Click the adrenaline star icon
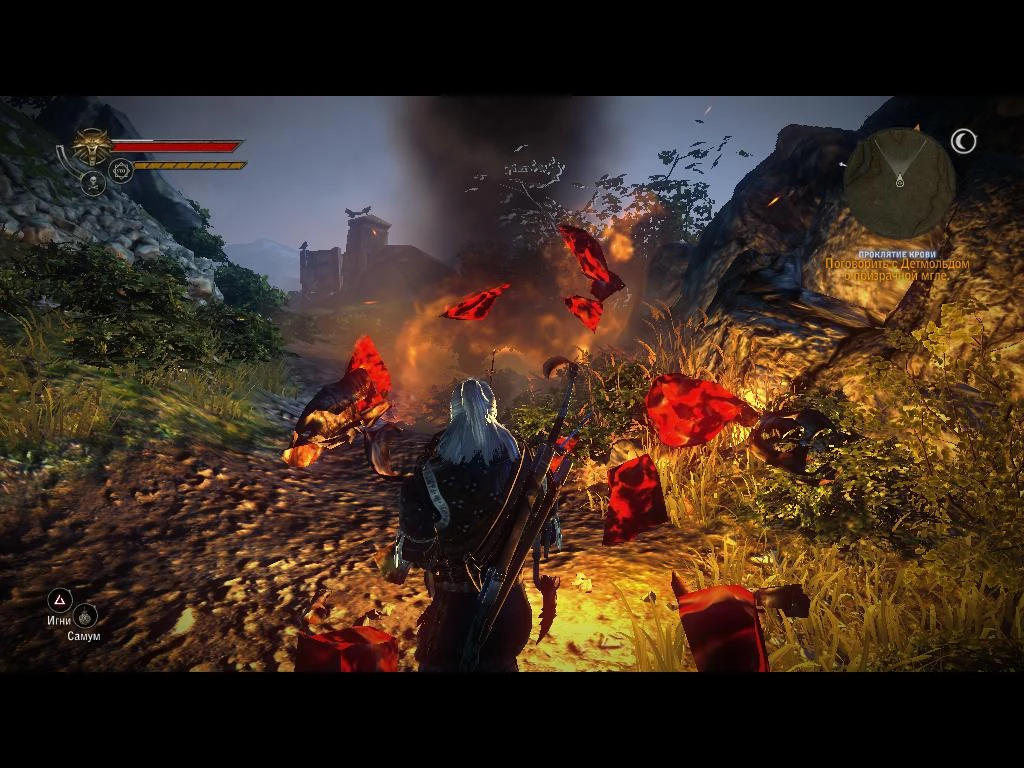Screen dimensions: 1024x768 (x=121, y=171)
